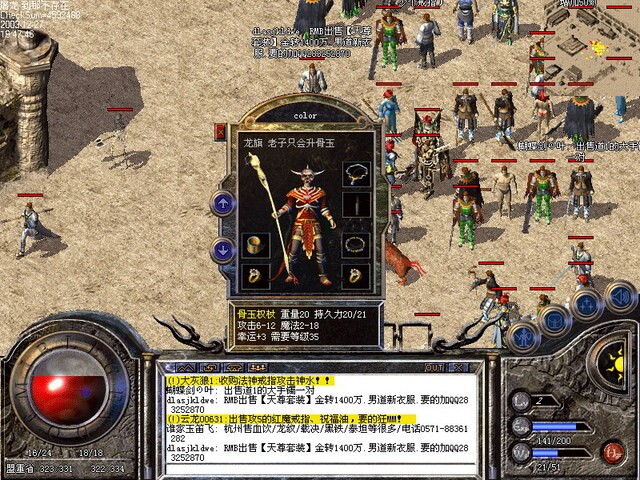This screenshot has width=640, height=480.
Task: Open the character status round button
Action: [x=524, y=335]
